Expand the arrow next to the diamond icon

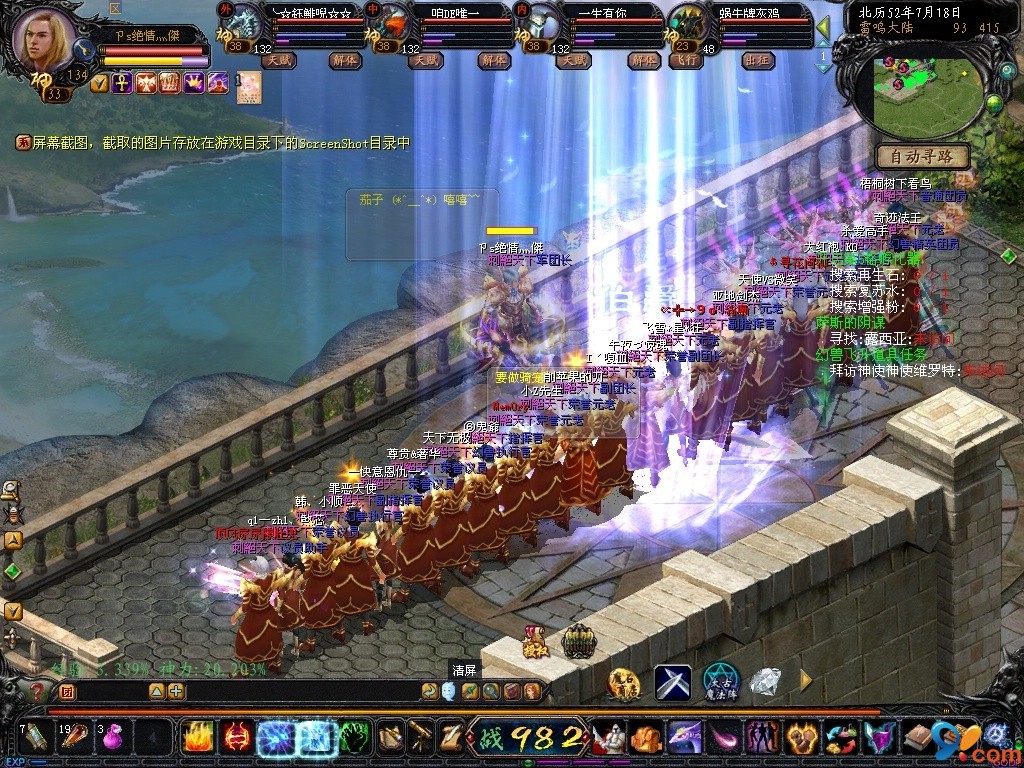click(x=806, y=681)
